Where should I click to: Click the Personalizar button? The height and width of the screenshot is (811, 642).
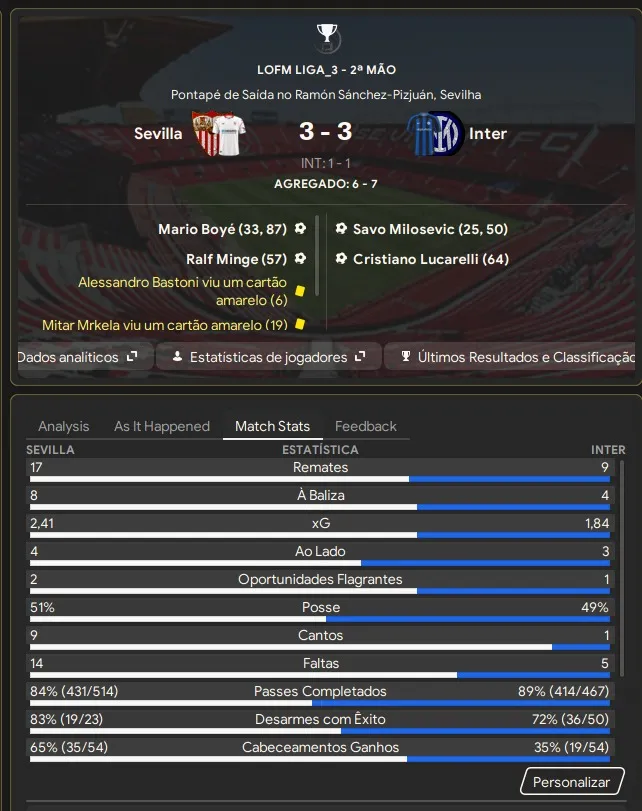571,782
